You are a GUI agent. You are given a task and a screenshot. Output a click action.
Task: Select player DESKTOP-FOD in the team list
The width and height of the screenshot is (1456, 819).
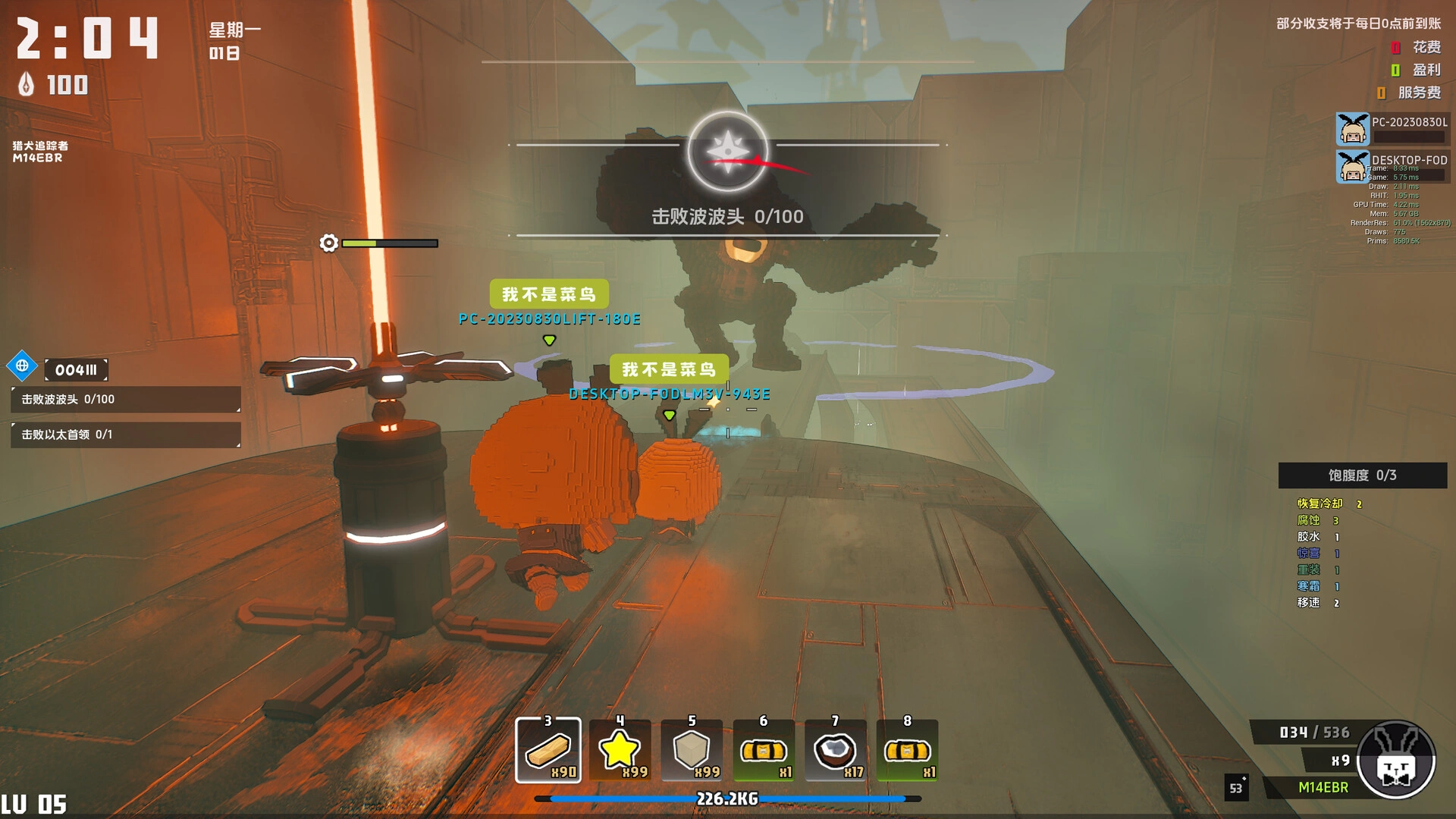(1392, 167)
